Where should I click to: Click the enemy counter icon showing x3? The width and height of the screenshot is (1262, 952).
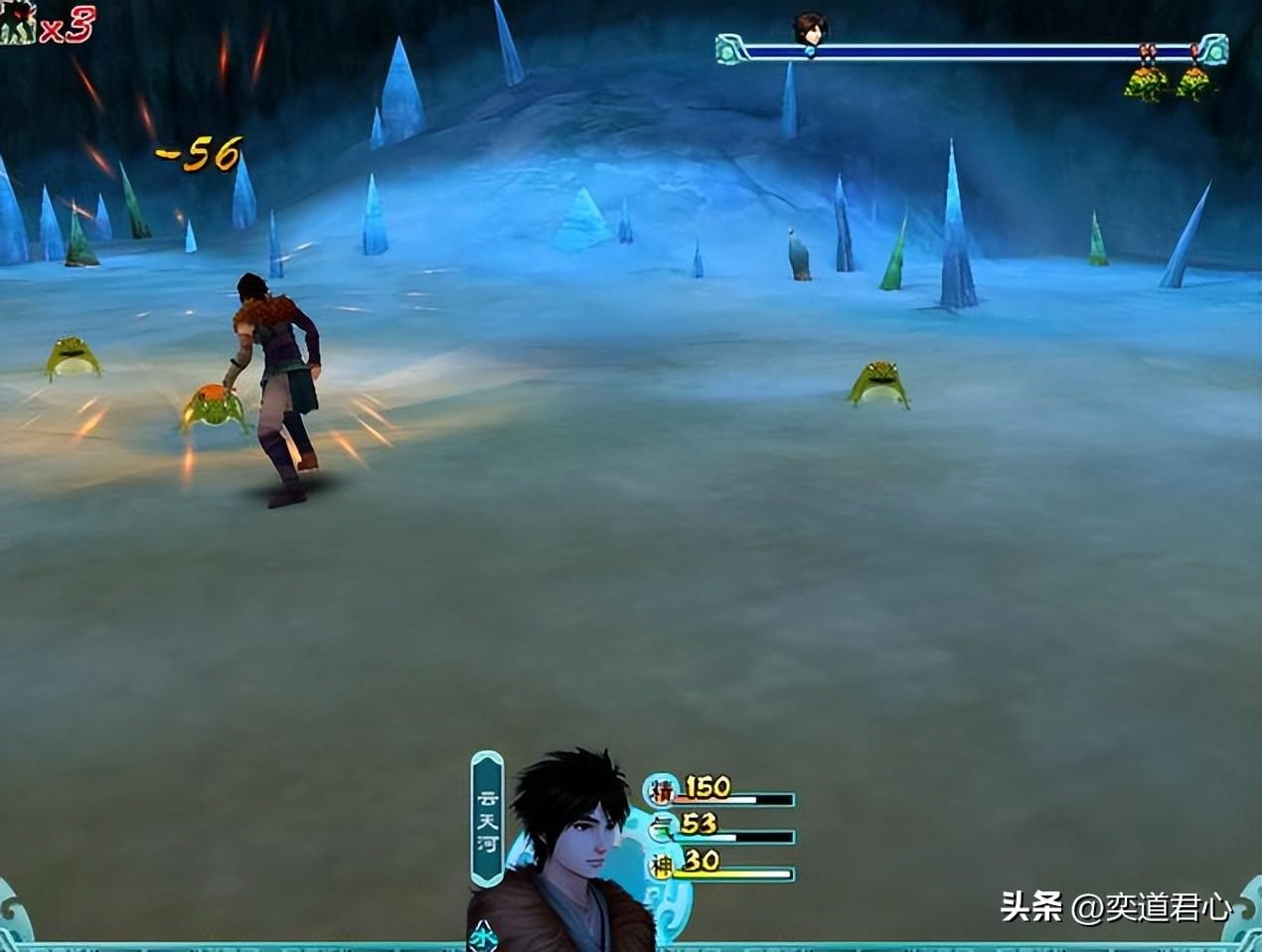coord(18,24)
